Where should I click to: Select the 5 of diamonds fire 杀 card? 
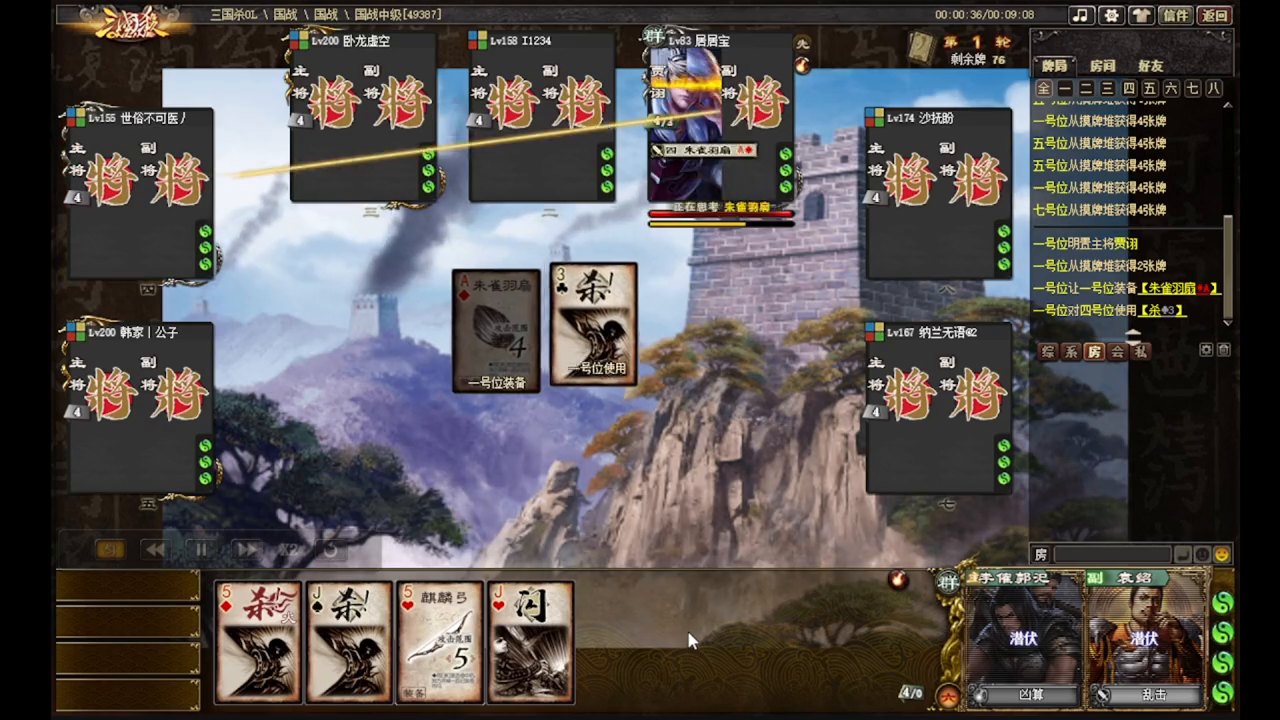coord(258,642)
